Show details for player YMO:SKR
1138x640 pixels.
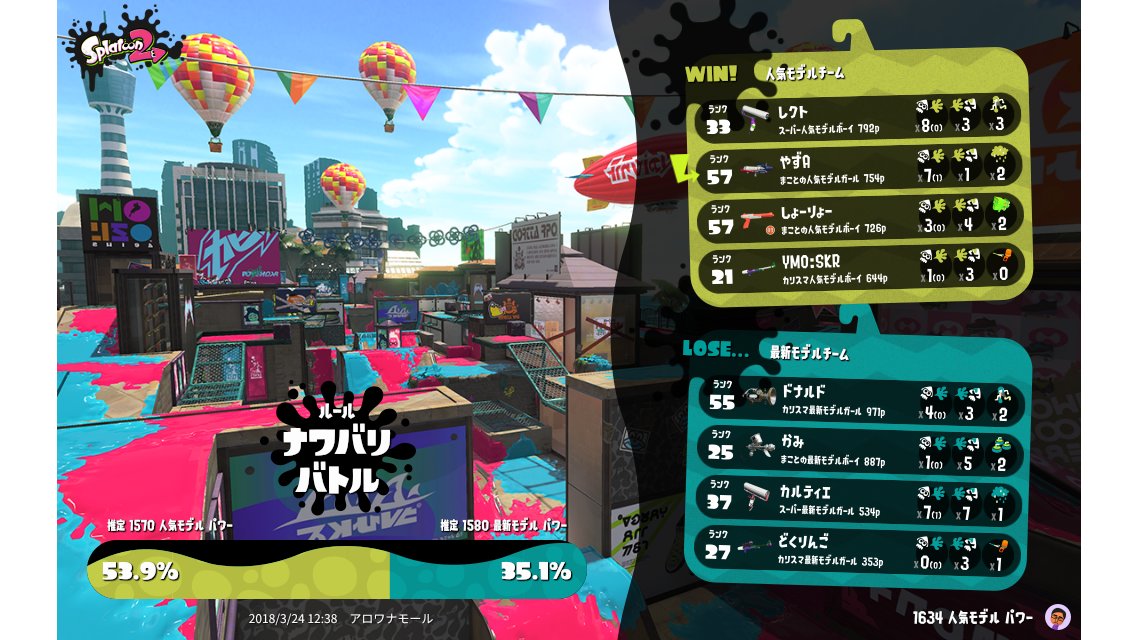click(858, 270)
